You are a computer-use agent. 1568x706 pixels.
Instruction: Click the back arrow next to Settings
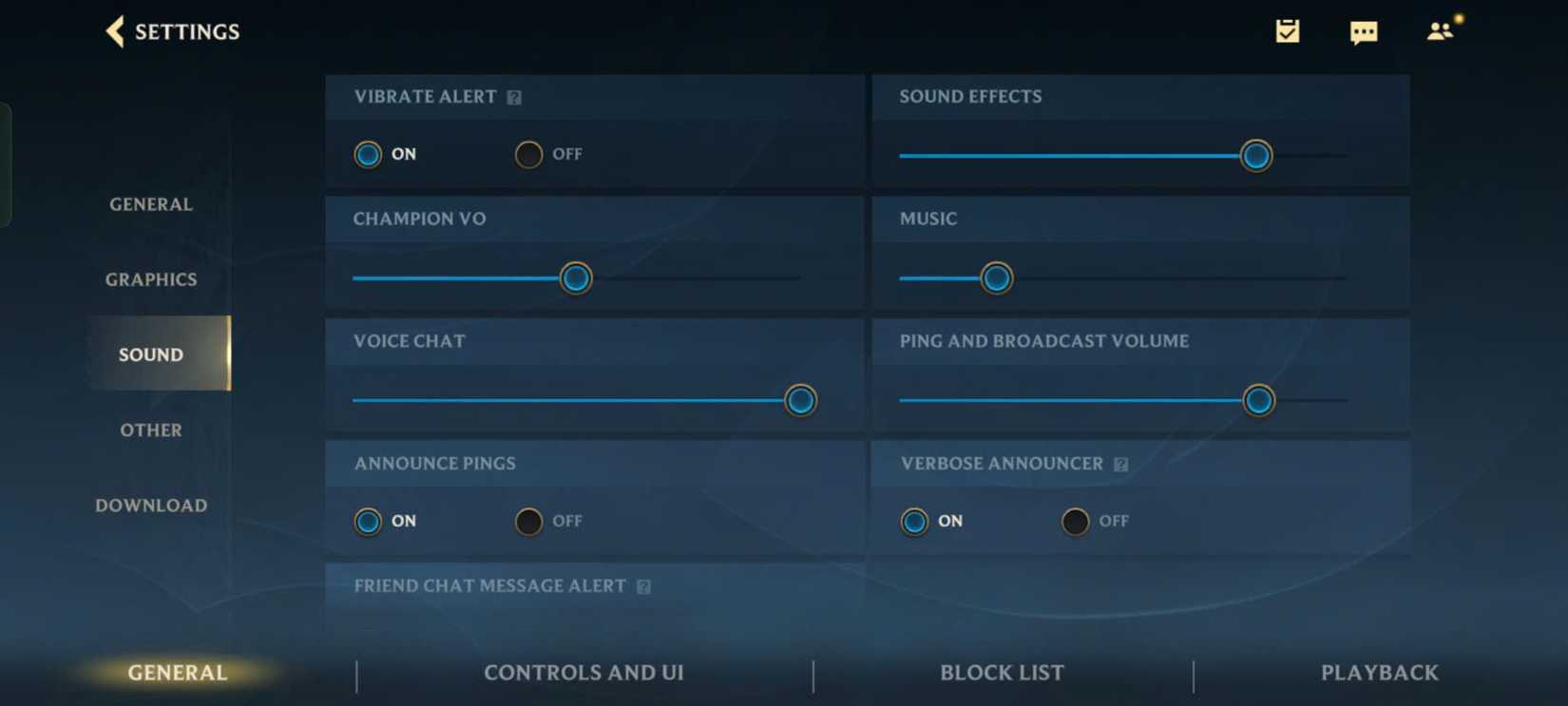click(114, 31)
